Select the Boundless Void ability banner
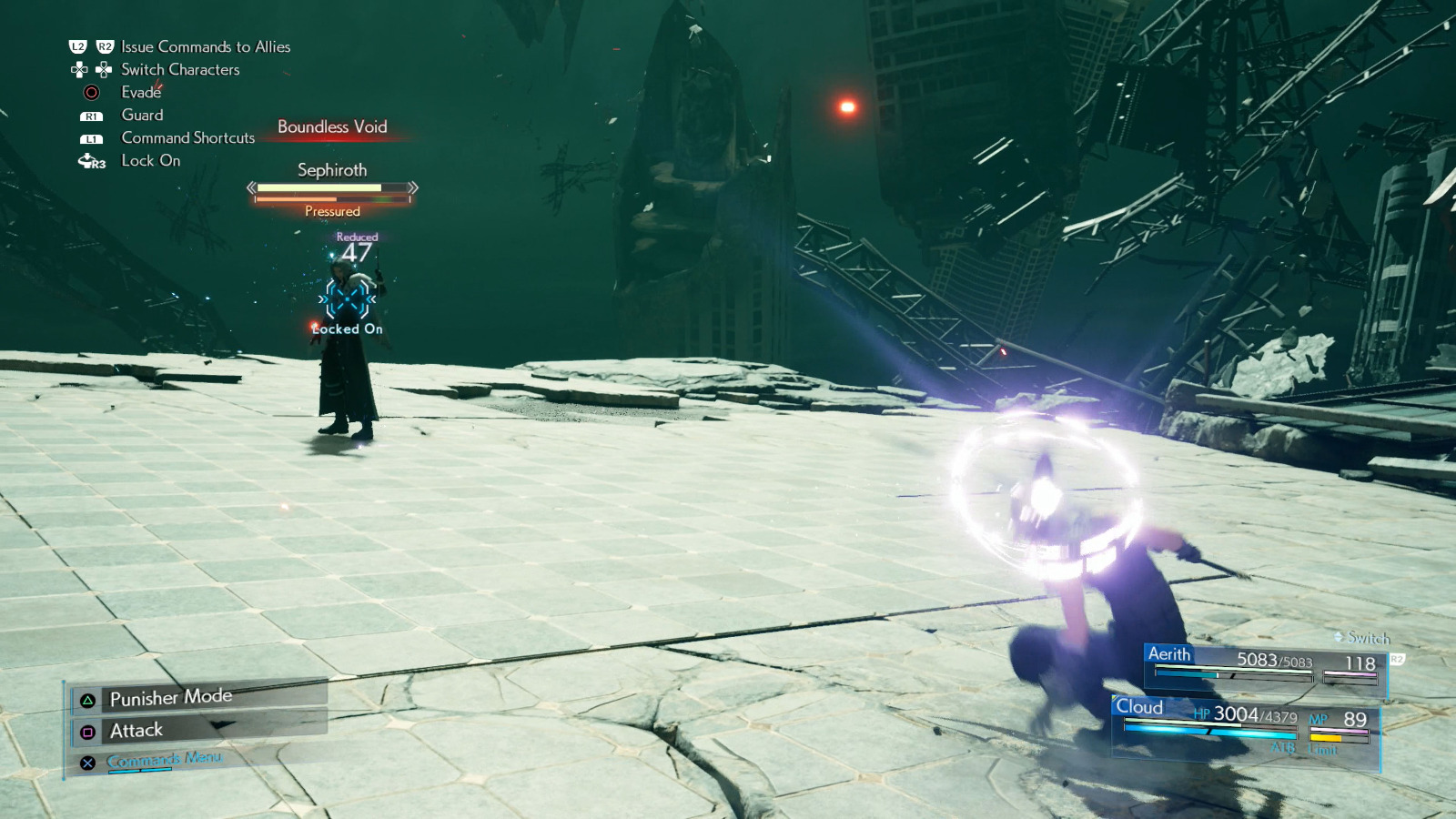This screenshot has width=1456, height=819. click(332, 126)
